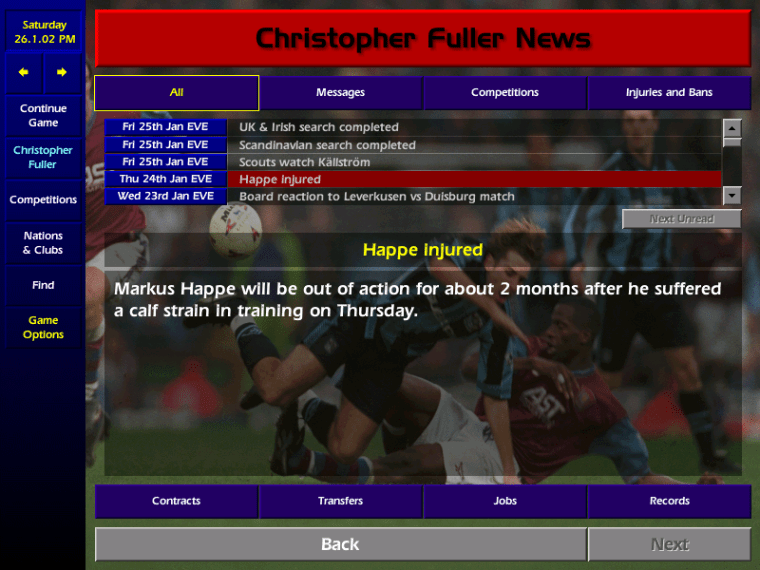
Task: Open the Find search option
Action: click(x=43, y=285)
